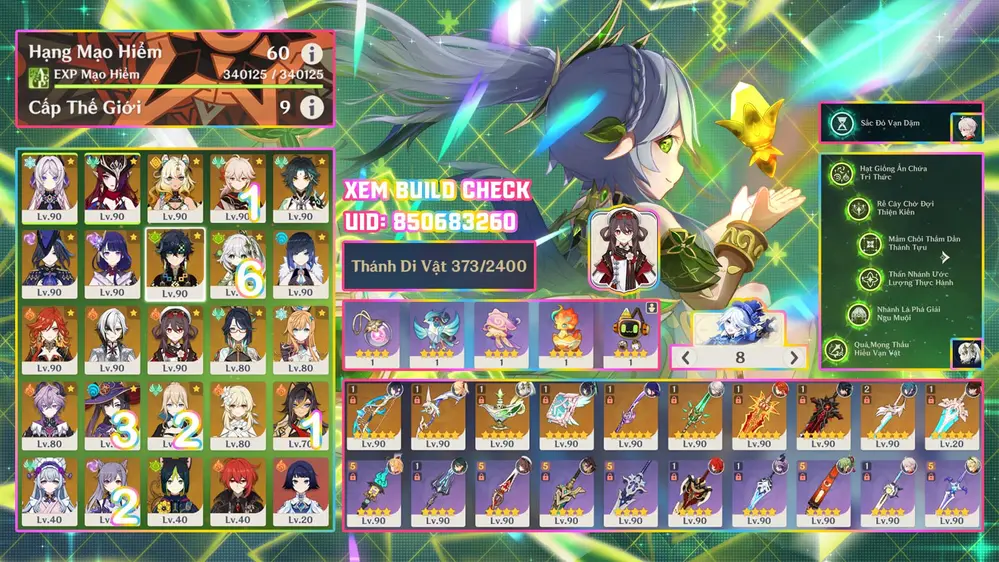Select the Mầm Chồi Thâm Dần Thành Tựu node

(871, 244)
